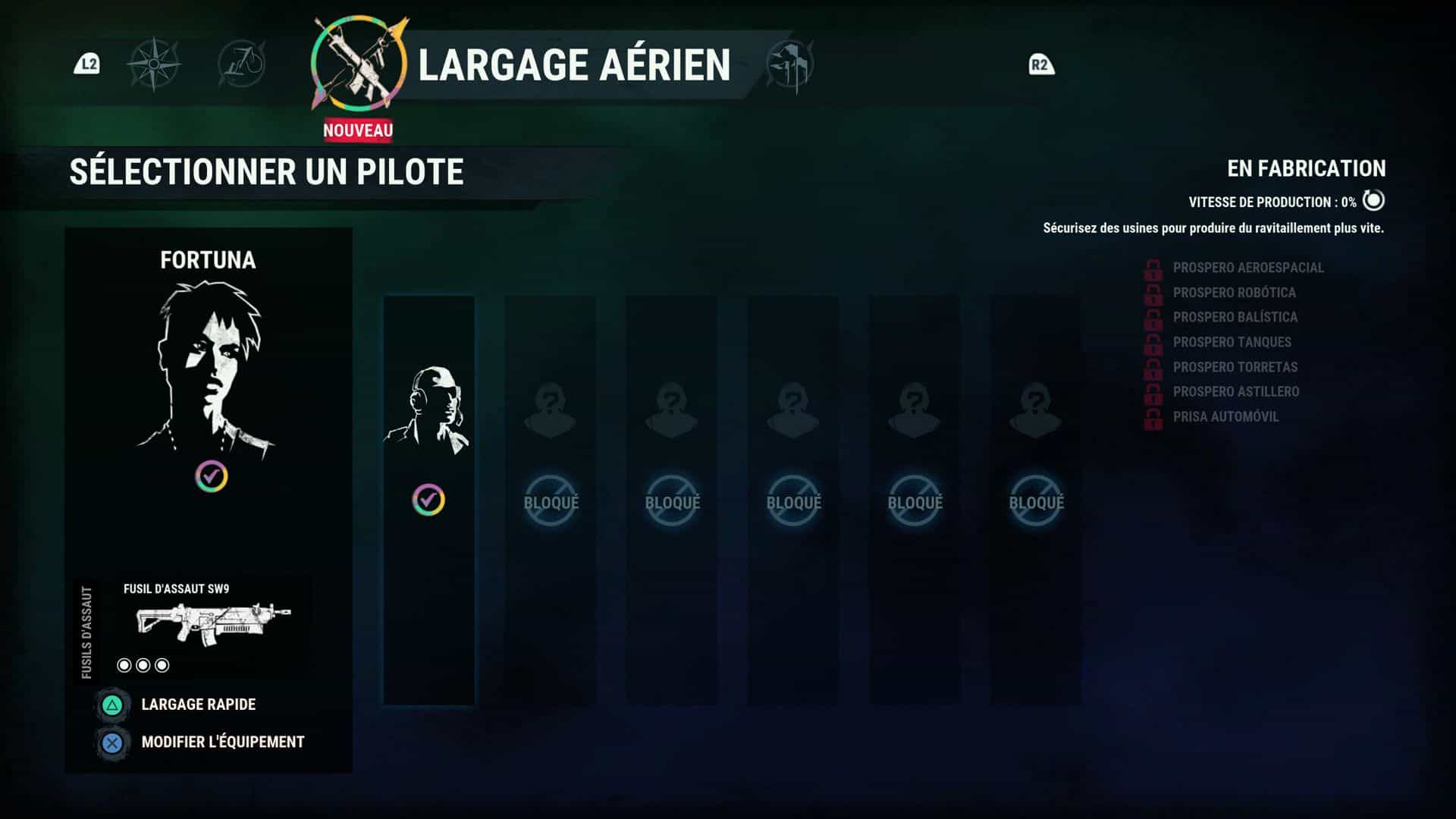The height and width of the screenshot is (819, 1456).
Task: Select Prospero Tanques factory entry
Action: (x=1232, y=342)
